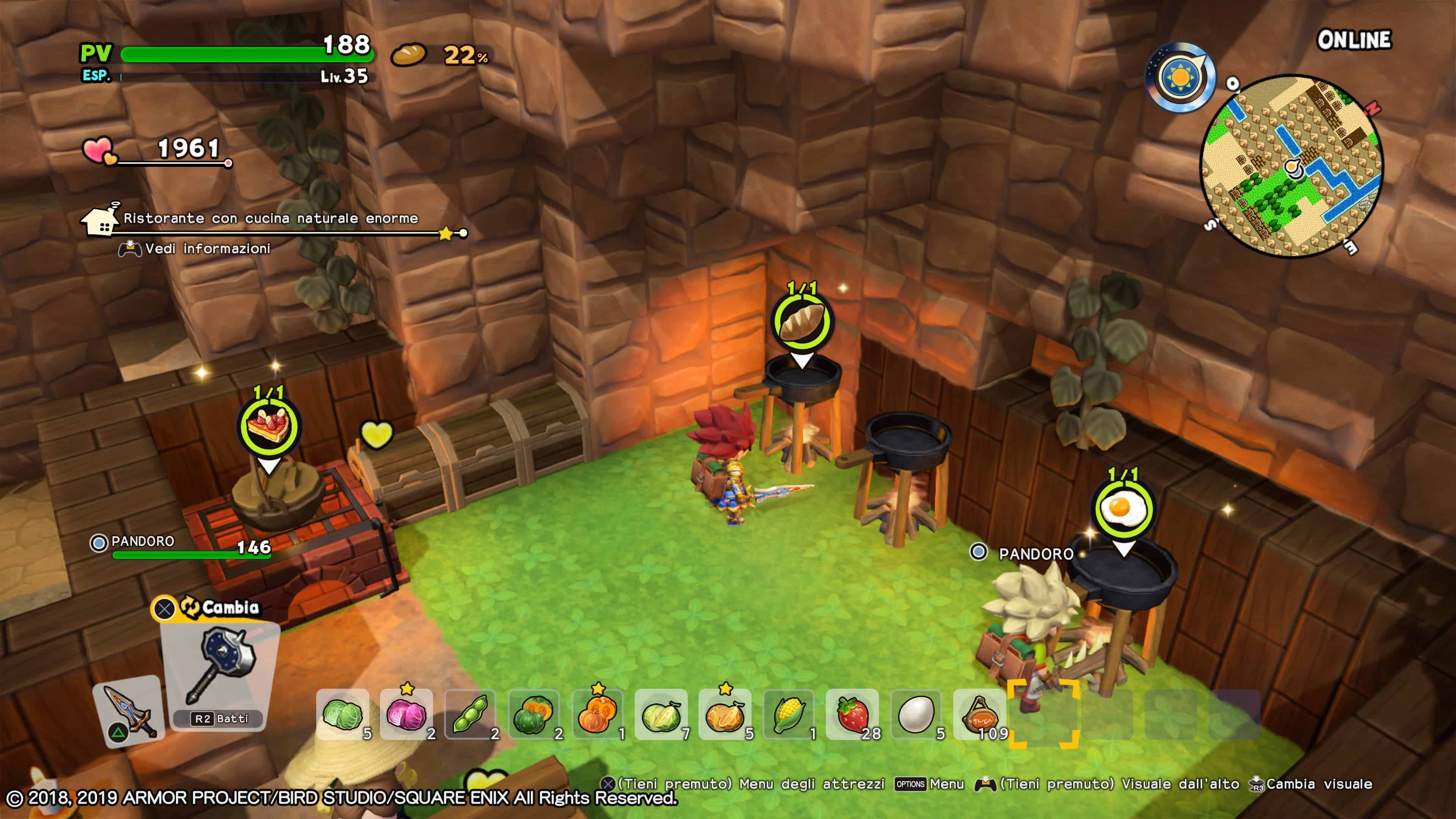Choose the green bean pod slot
This screenshot has width=1456, height=819.
click(470, 714)
